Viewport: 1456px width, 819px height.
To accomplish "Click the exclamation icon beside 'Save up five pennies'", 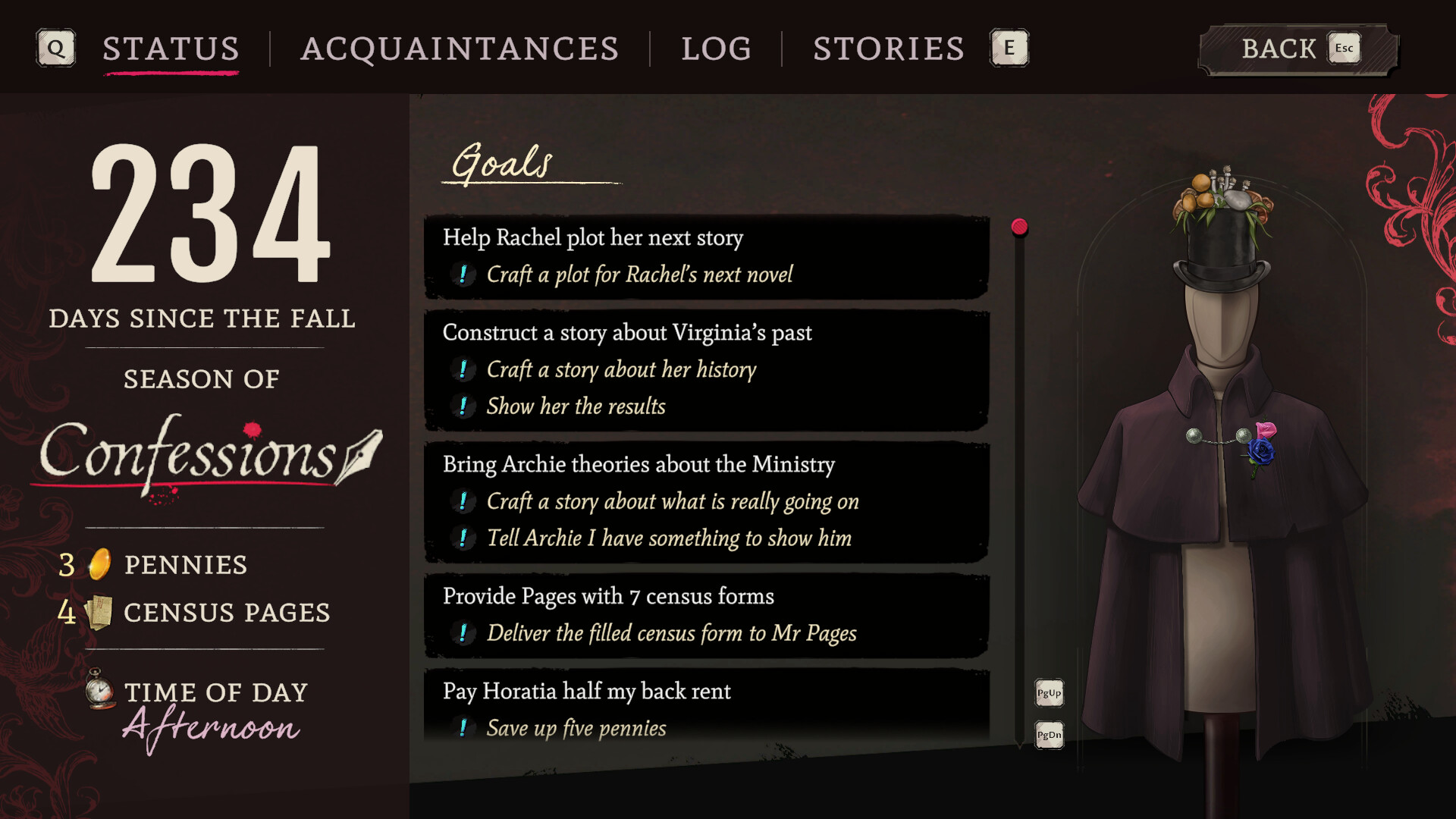I will [462, 727].
